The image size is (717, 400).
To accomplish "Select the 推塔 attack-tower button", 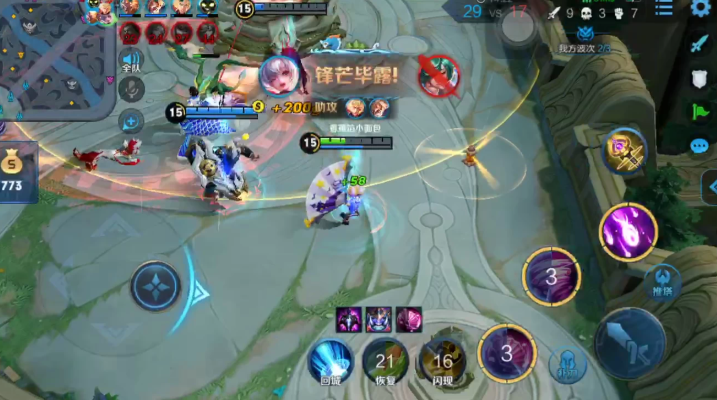I will click(x=661, y=281).
